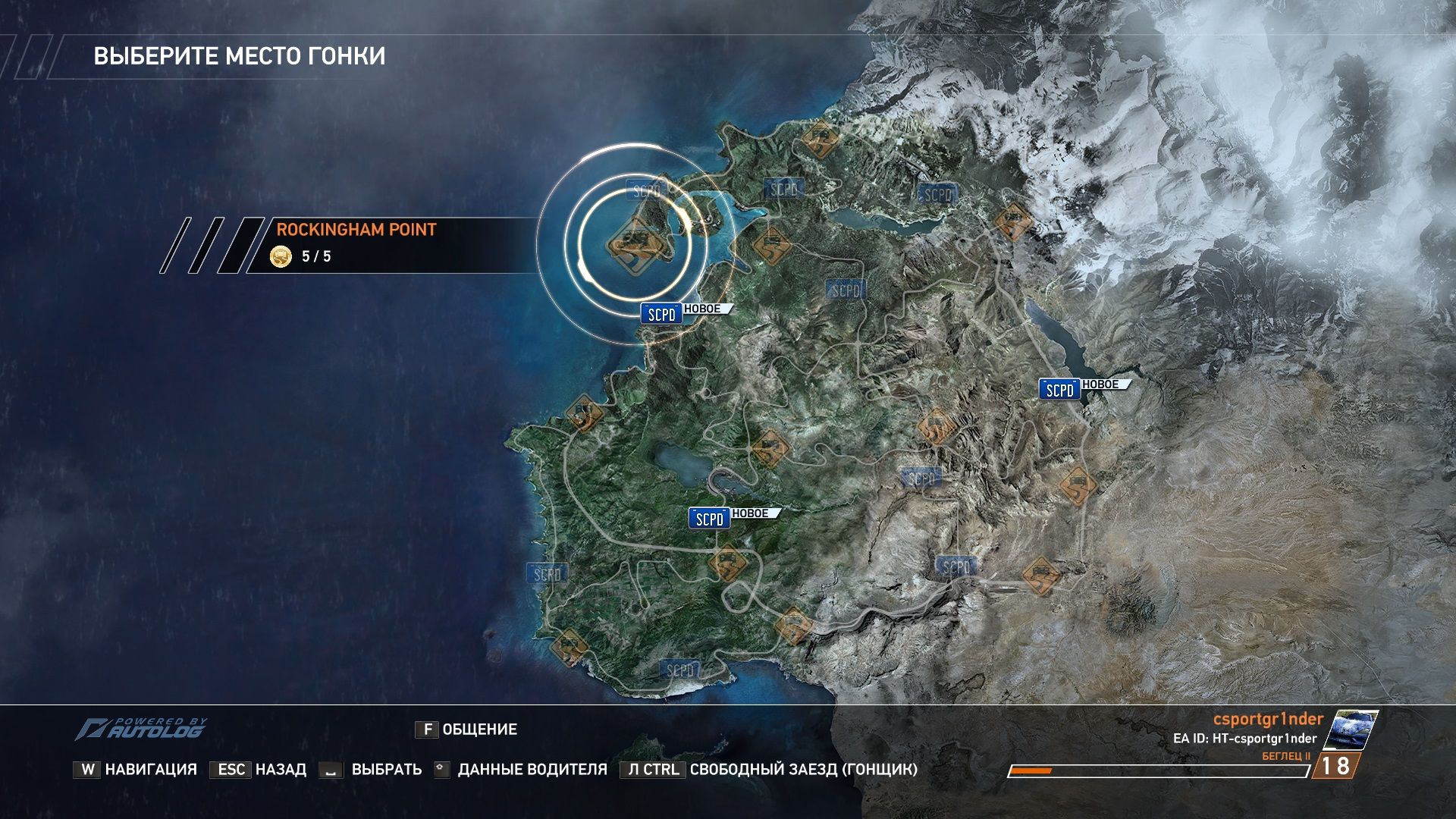Image resolution: width=1456 pixels, height=819 pixels.
Task: Select the highlighted Rockingham Point event marker
Action: click(x=634, y=244)
